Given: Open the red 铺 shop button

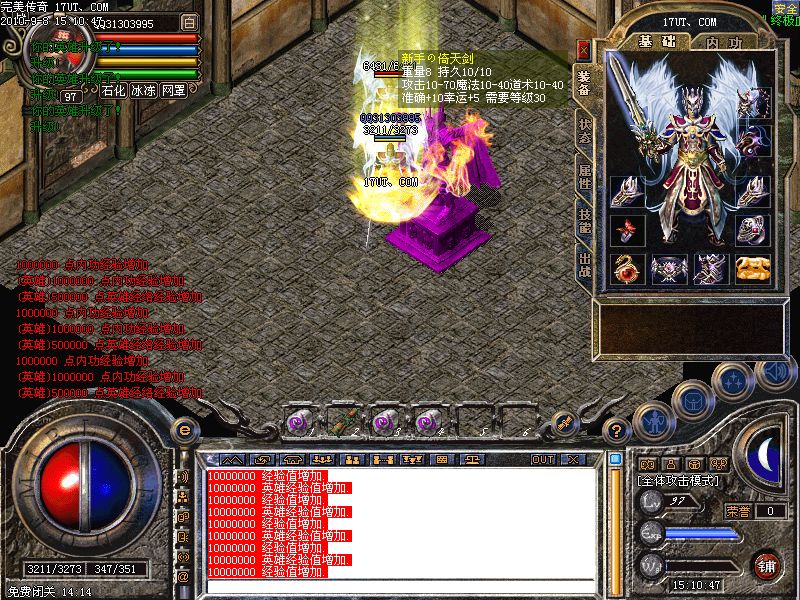Looking at the screenshot, I should click(766, 564).
